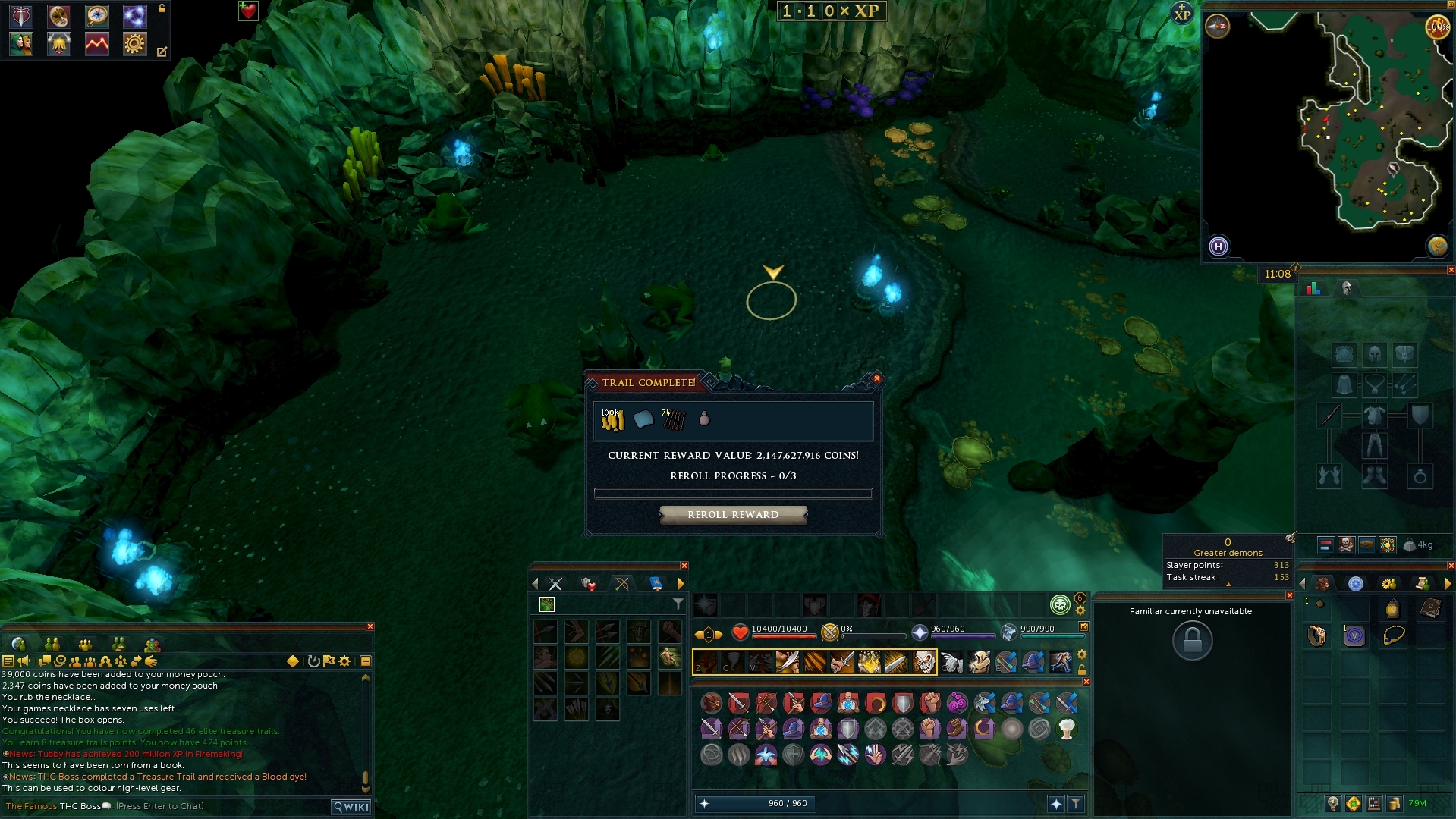Image resolution: width=1456 pixels, height=819 pixels.
Task: Toggle the action bar padlock
Action: 1082,669
